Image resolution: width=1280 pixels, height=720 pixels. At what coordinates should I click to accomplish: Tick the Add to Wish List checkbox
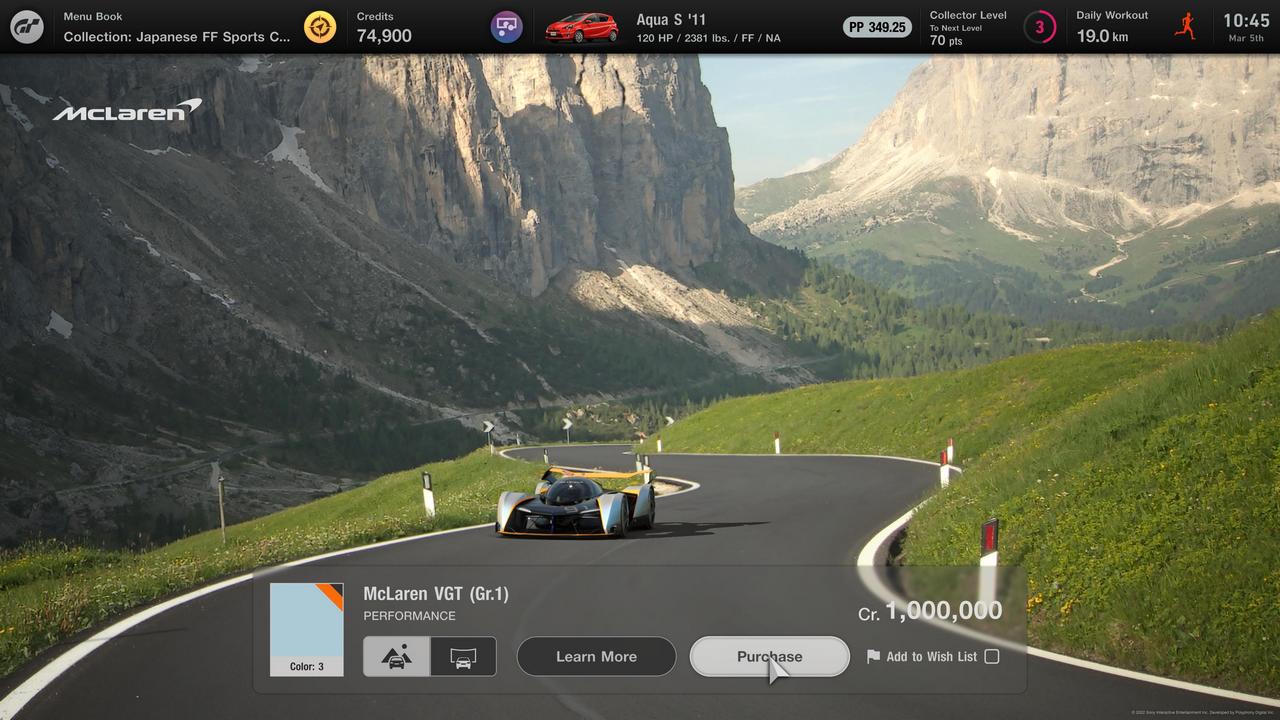click(x=991, y=657)
